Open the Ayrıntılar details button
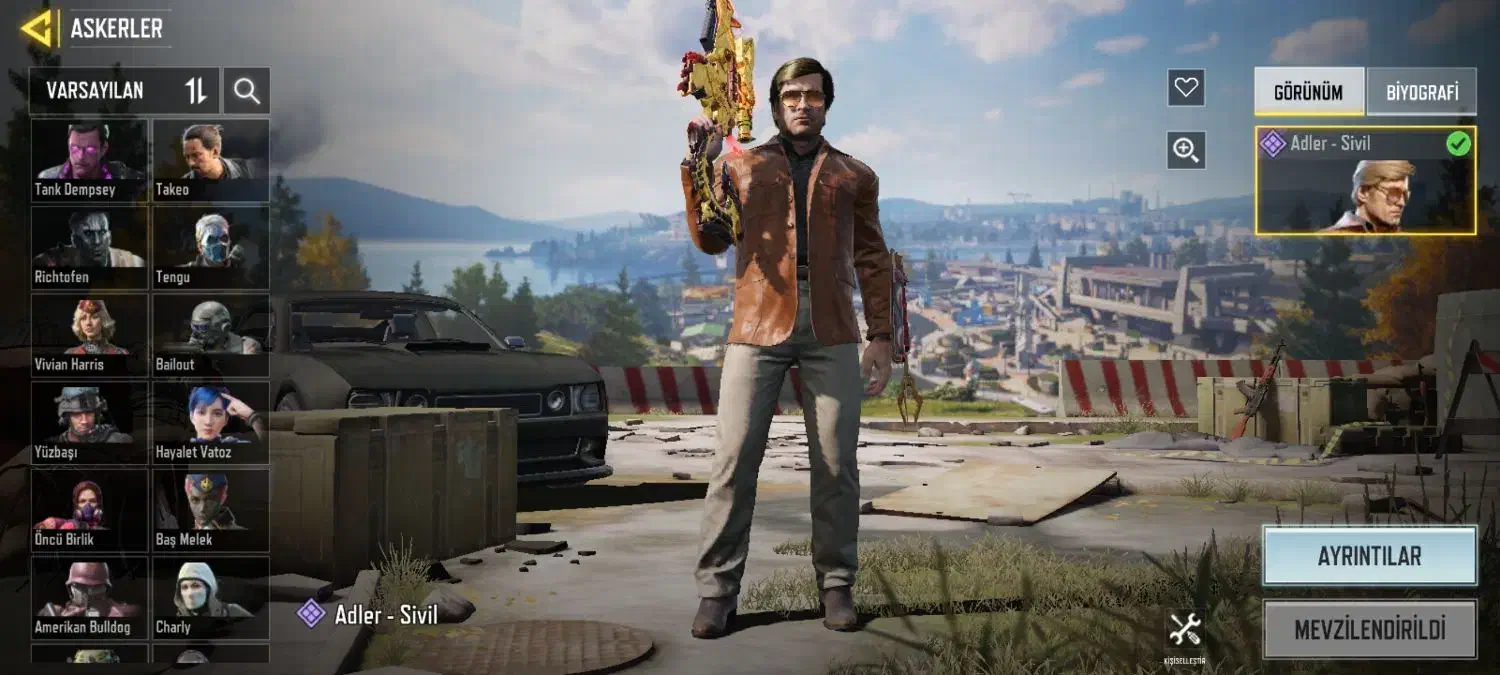Viewport: 1500px width, 675px height. pos(1369,556)
